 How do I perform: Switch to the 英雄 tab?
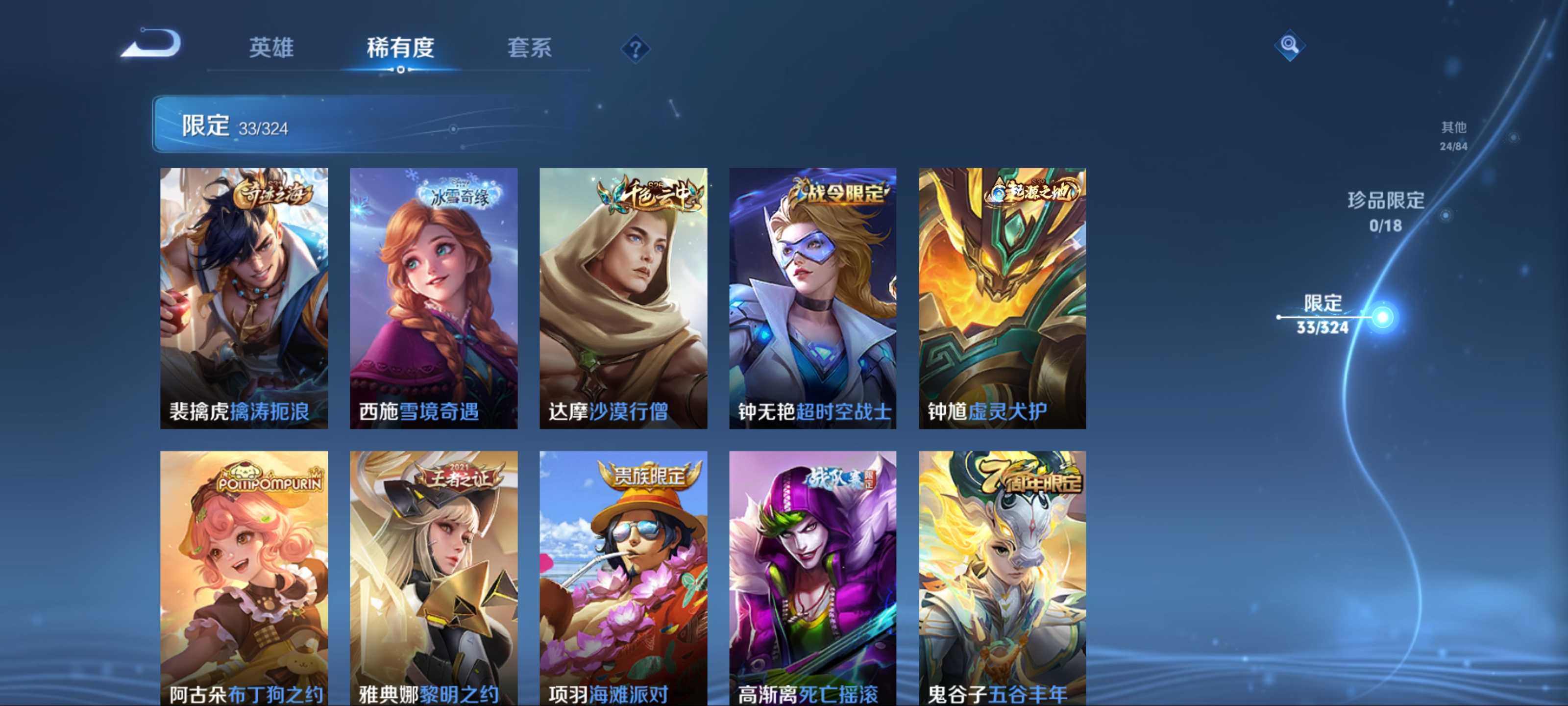(x=271, y=48)
